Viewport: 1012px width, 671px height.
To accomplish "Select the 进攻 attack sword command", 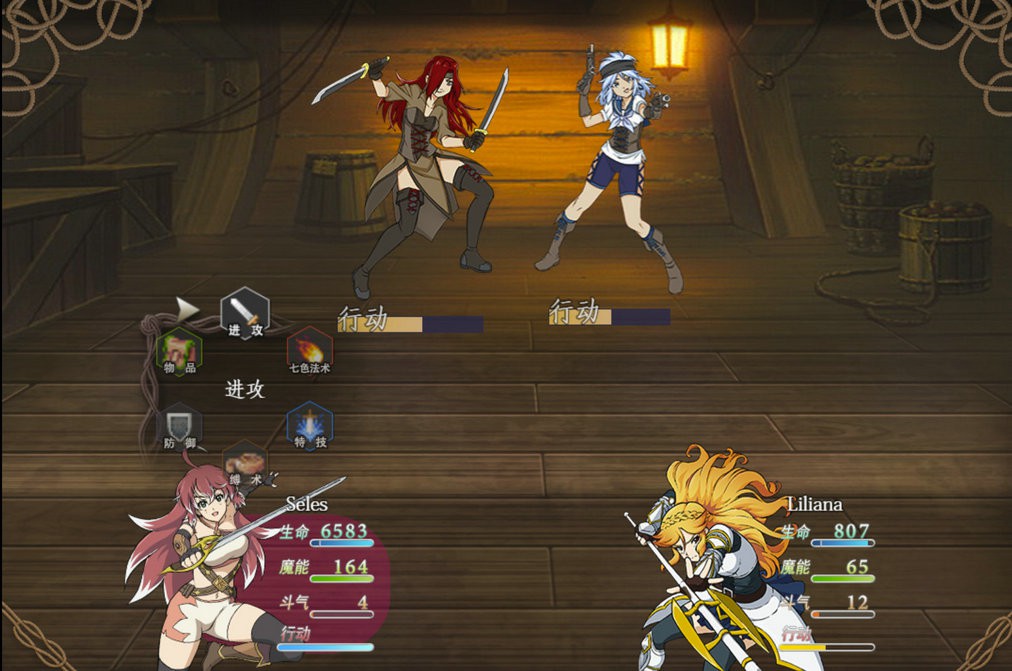I will point(245,313).
